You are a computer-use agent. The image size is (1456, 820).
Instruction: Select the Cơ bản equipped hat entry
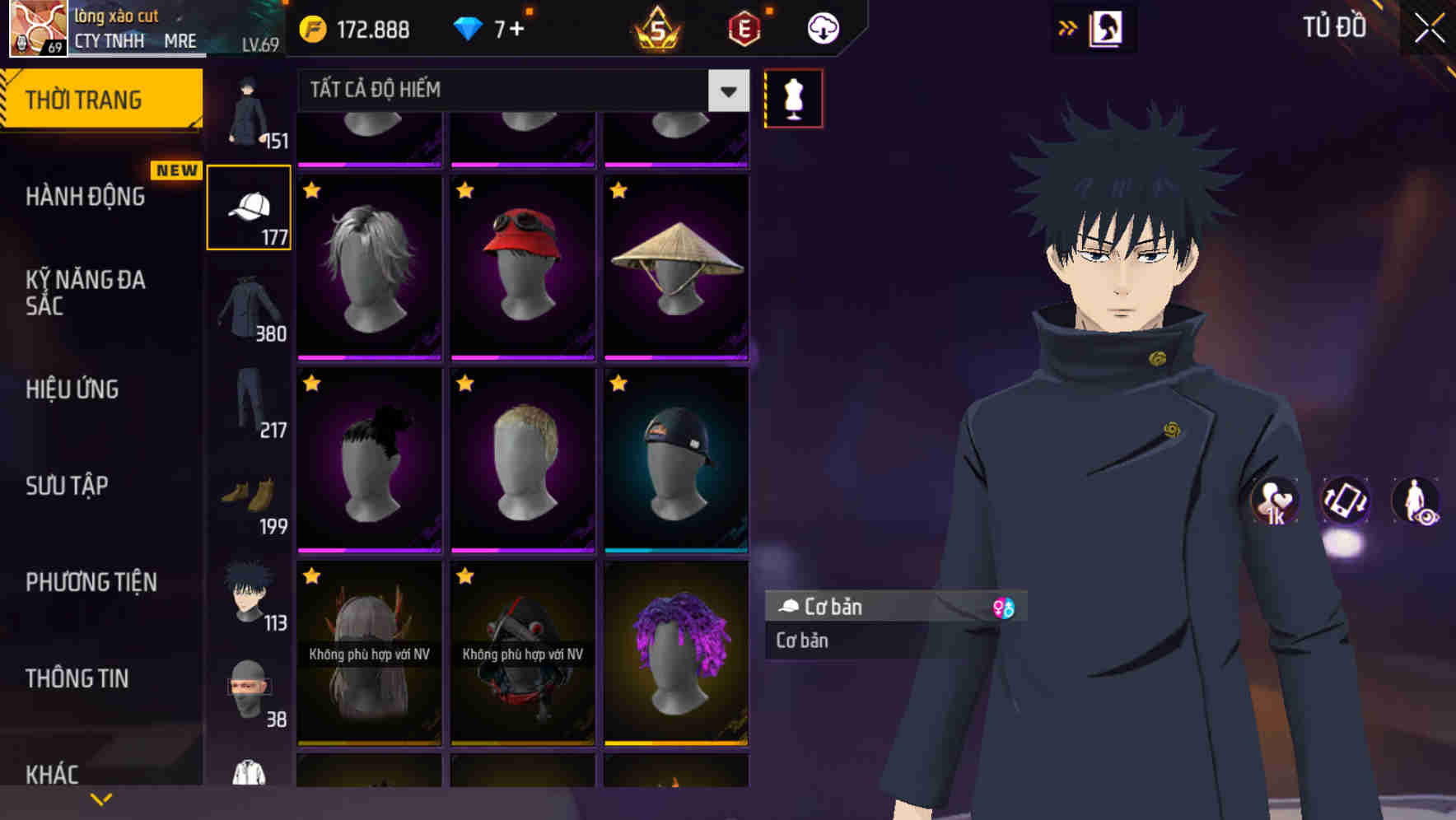(x=873, y=608)
